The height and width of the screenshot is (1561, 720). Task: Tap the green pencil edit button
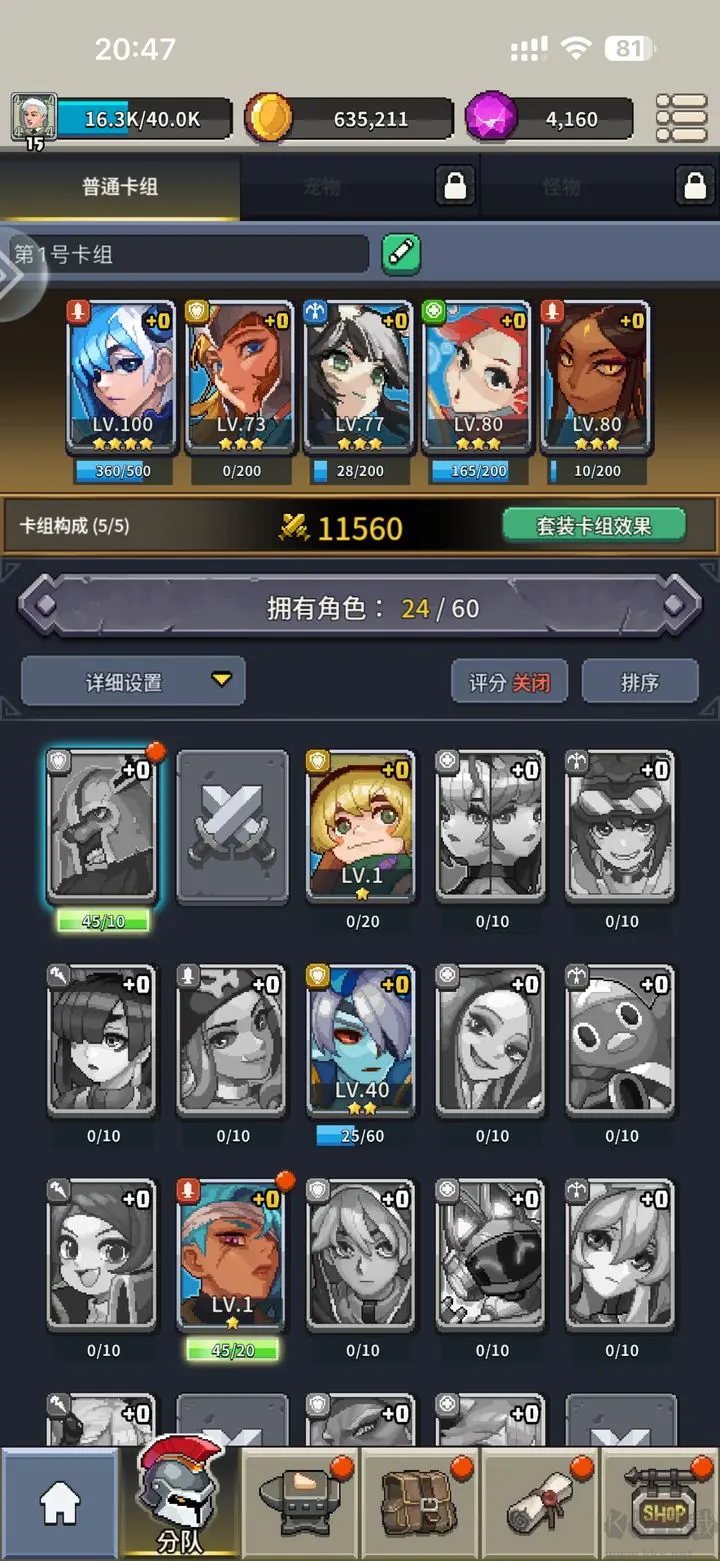coord(401,254)
